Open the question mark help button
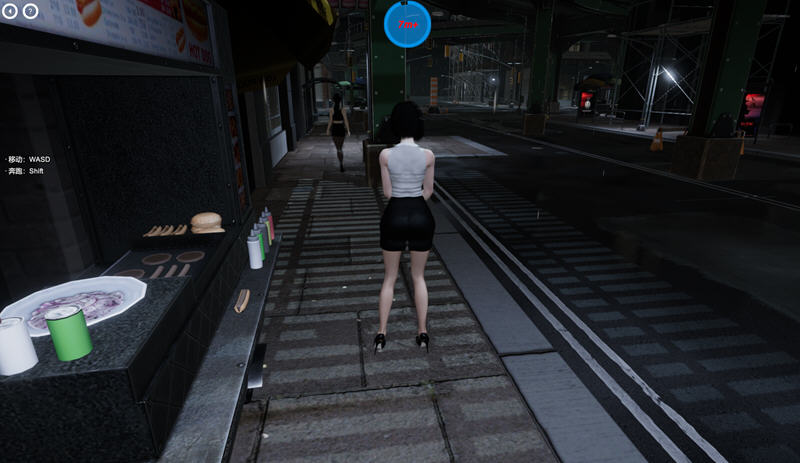The width and height of the screenshot is (800, 463). pyautogui.click(x=30, y=12)
